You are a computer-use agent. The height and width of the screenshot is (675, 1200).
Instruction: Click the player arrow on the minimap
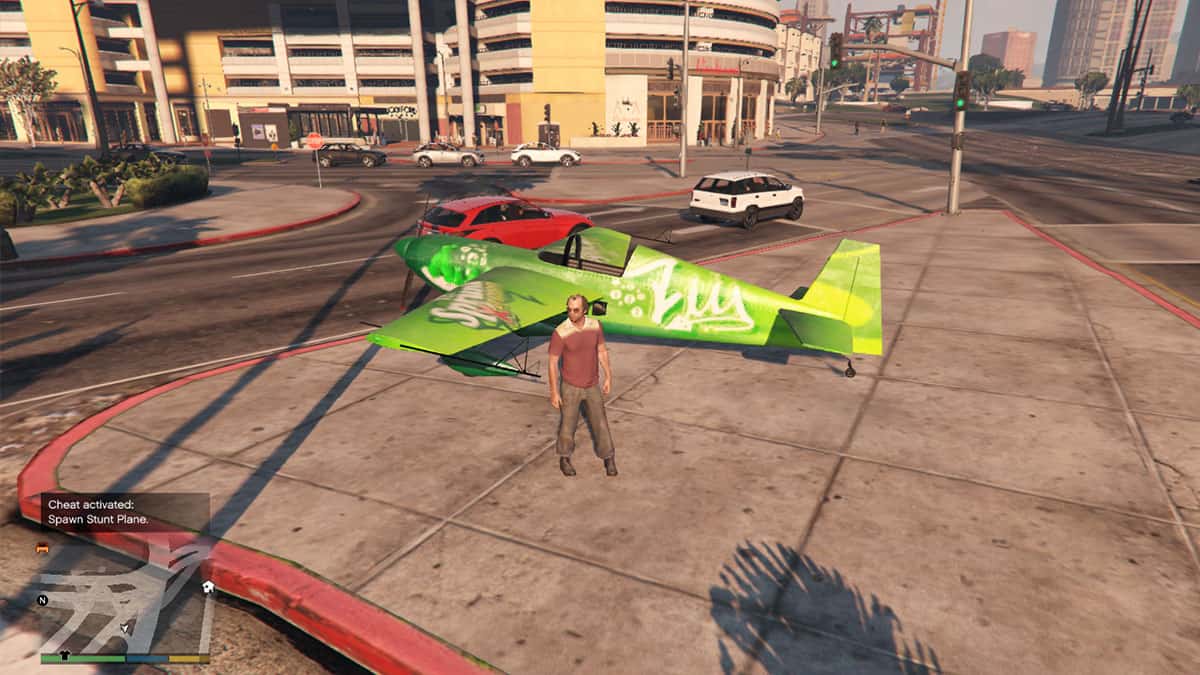(x=125, y=627)
